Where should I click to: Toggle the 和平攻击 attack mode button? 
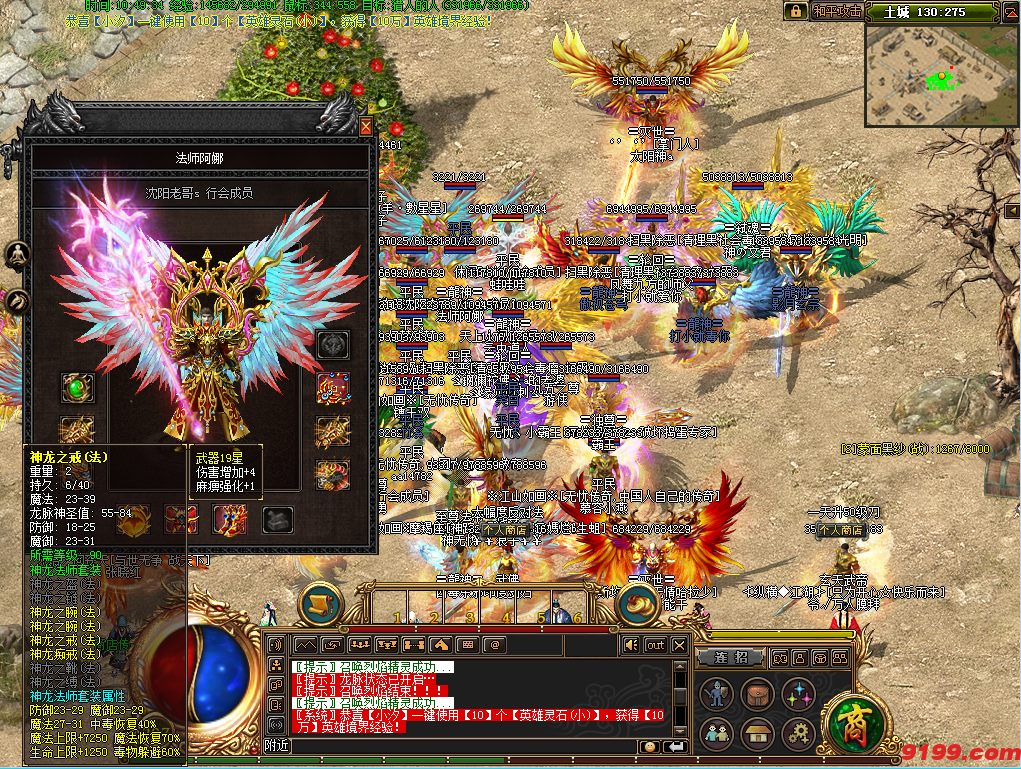(836, 11)
